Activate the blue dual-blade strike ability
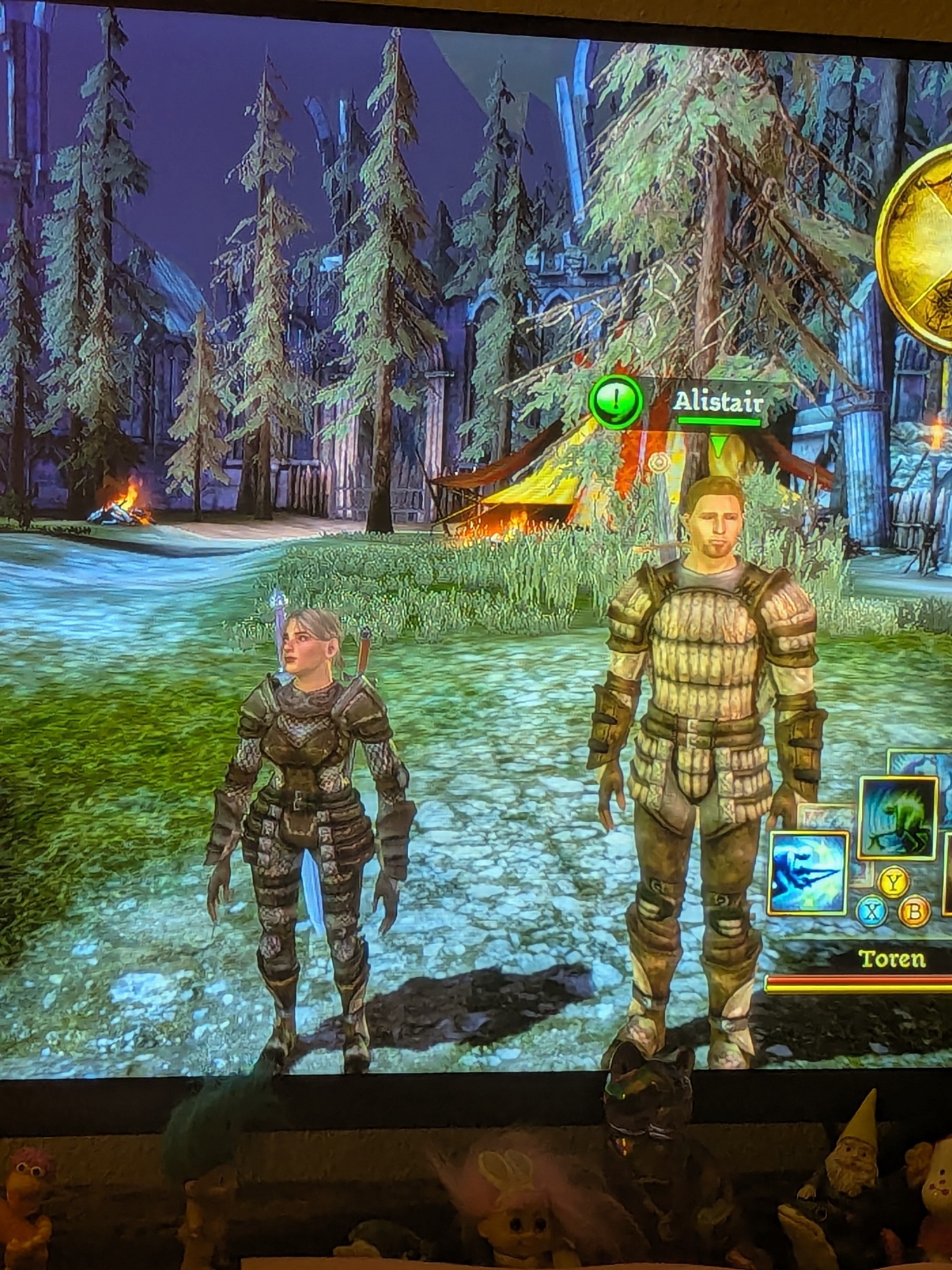This screenshot has width=952, height=1270. [x=808, y=873]
